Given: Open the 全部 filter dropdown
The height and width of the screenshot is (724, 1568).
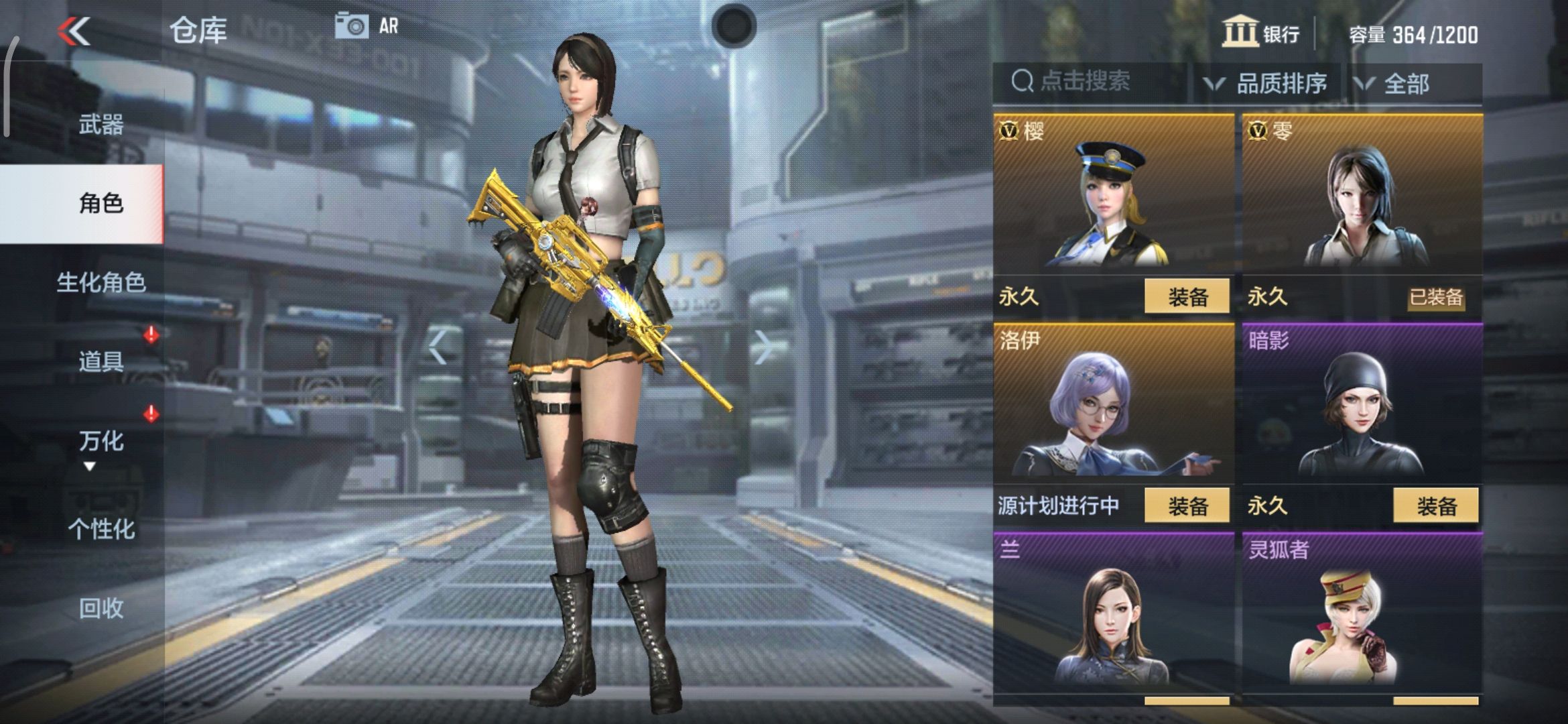Looking at the screenshot, I should pyautogui.click(x=1404, y=82).
